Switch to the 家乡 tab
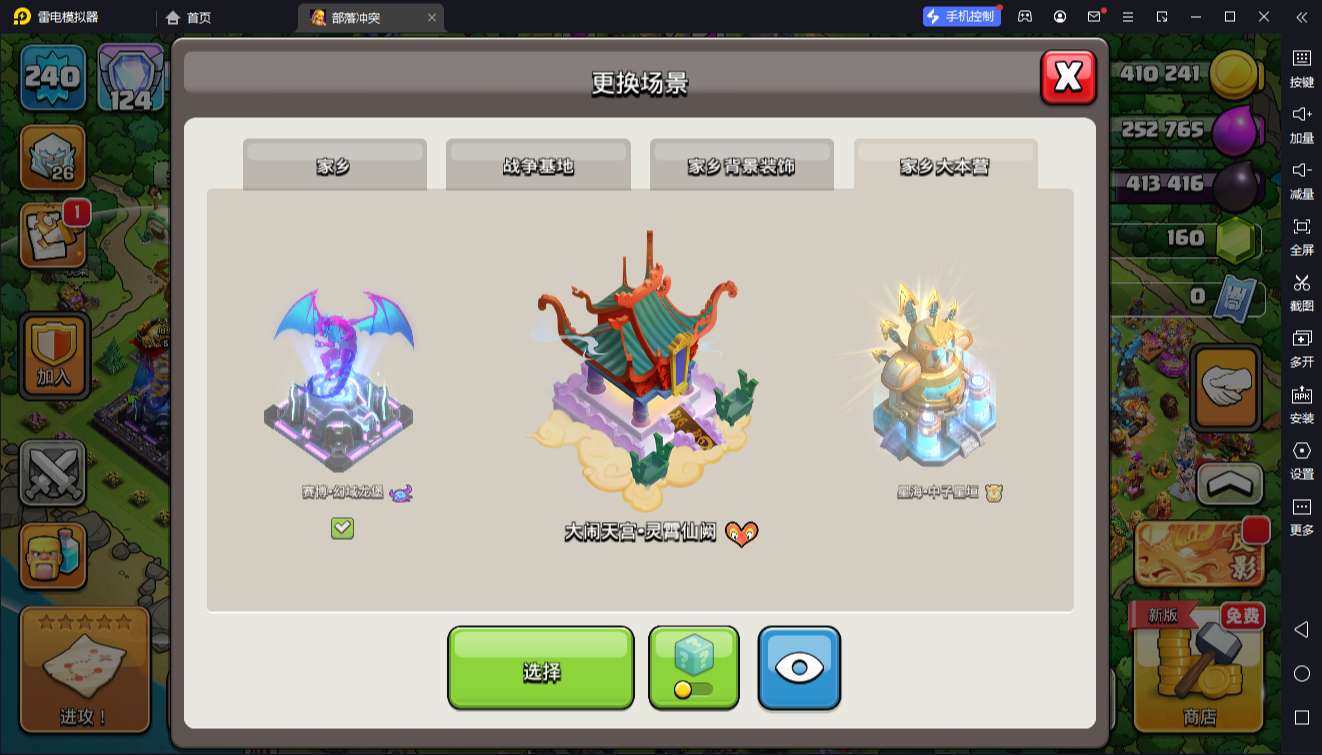 click(x=334, y=166)
